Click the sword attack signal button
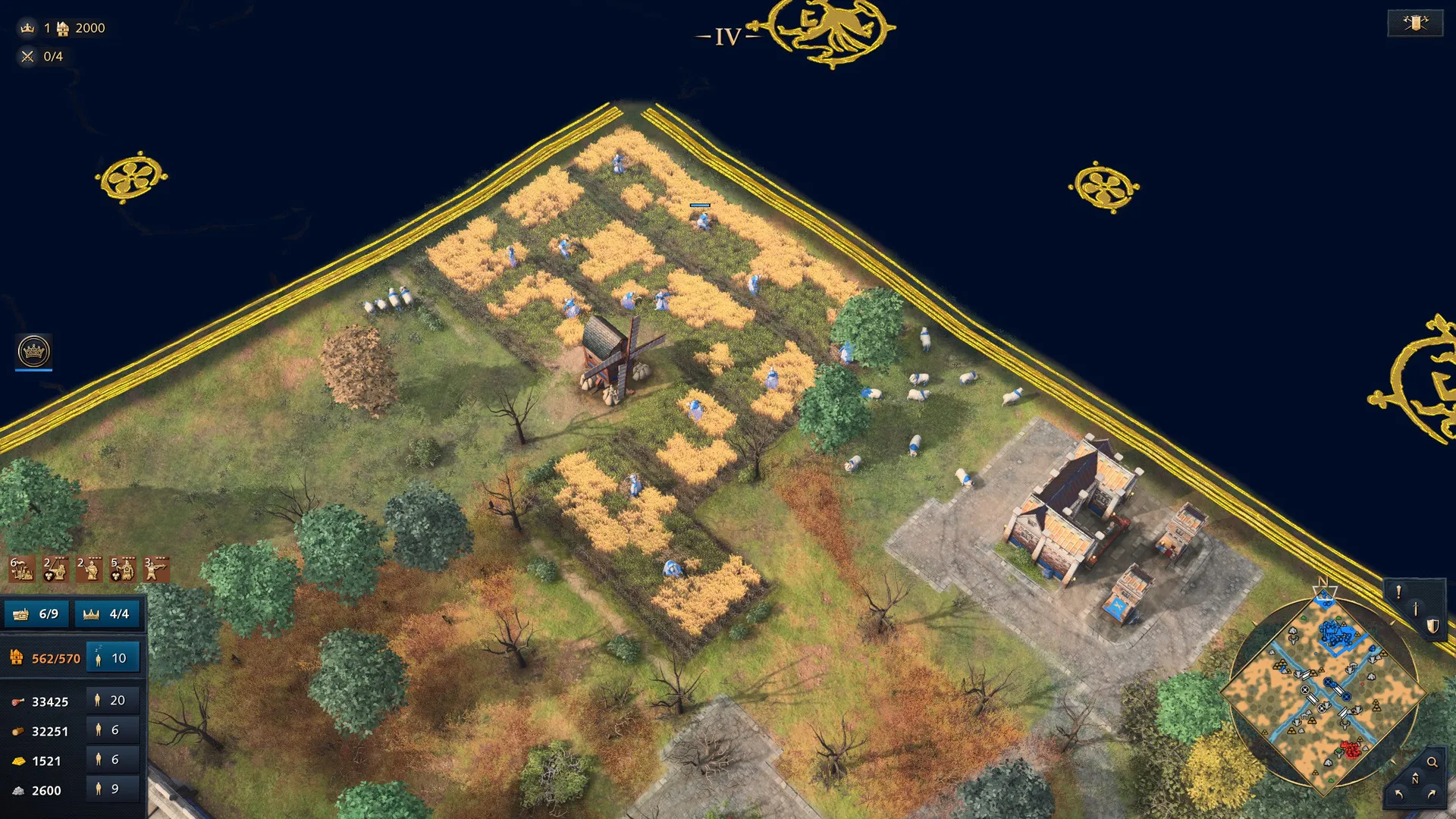The width and height of the screenshot is (1456, 819). (1415, 609)
